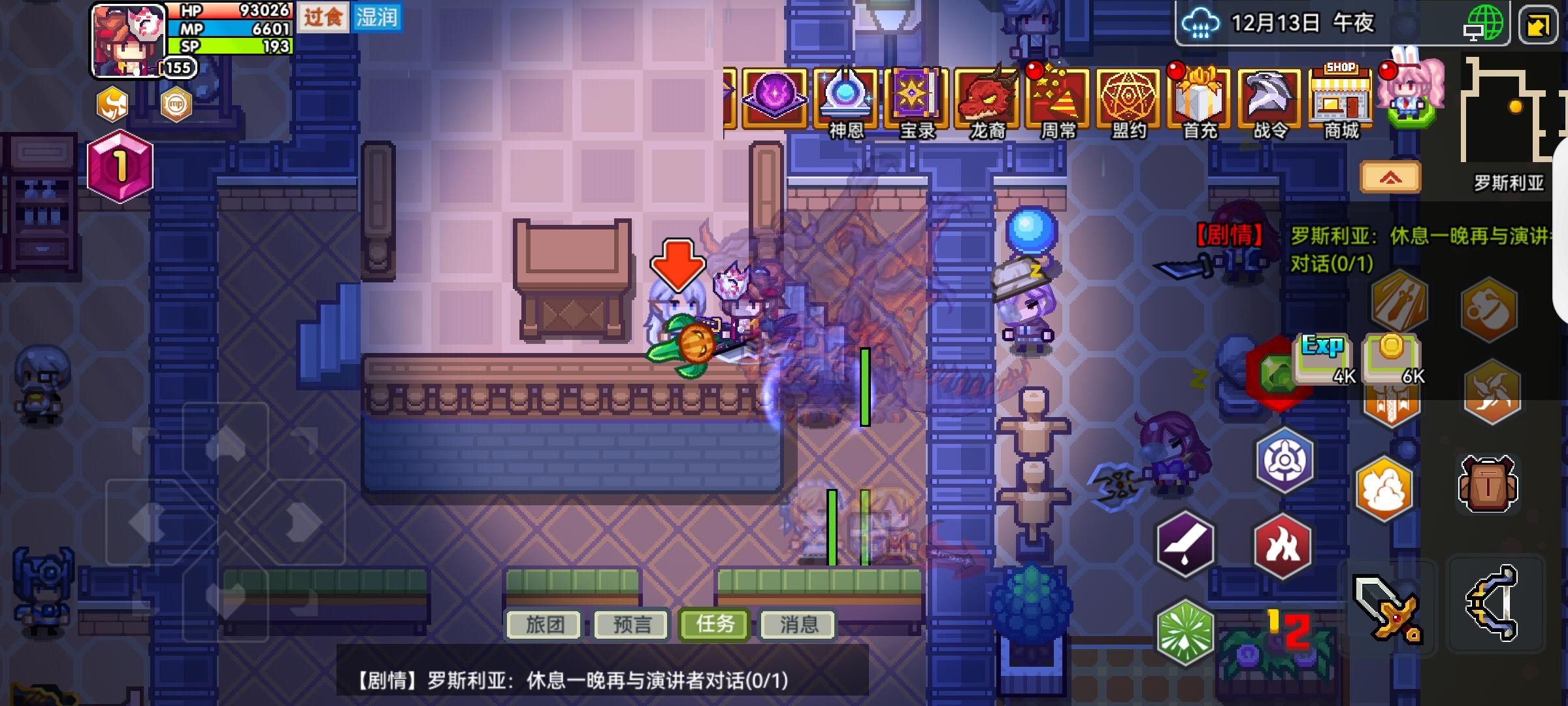Collapse the minimap with the up arrow
Viewport: 1568px width, 706px height.
pos(1390,176)
